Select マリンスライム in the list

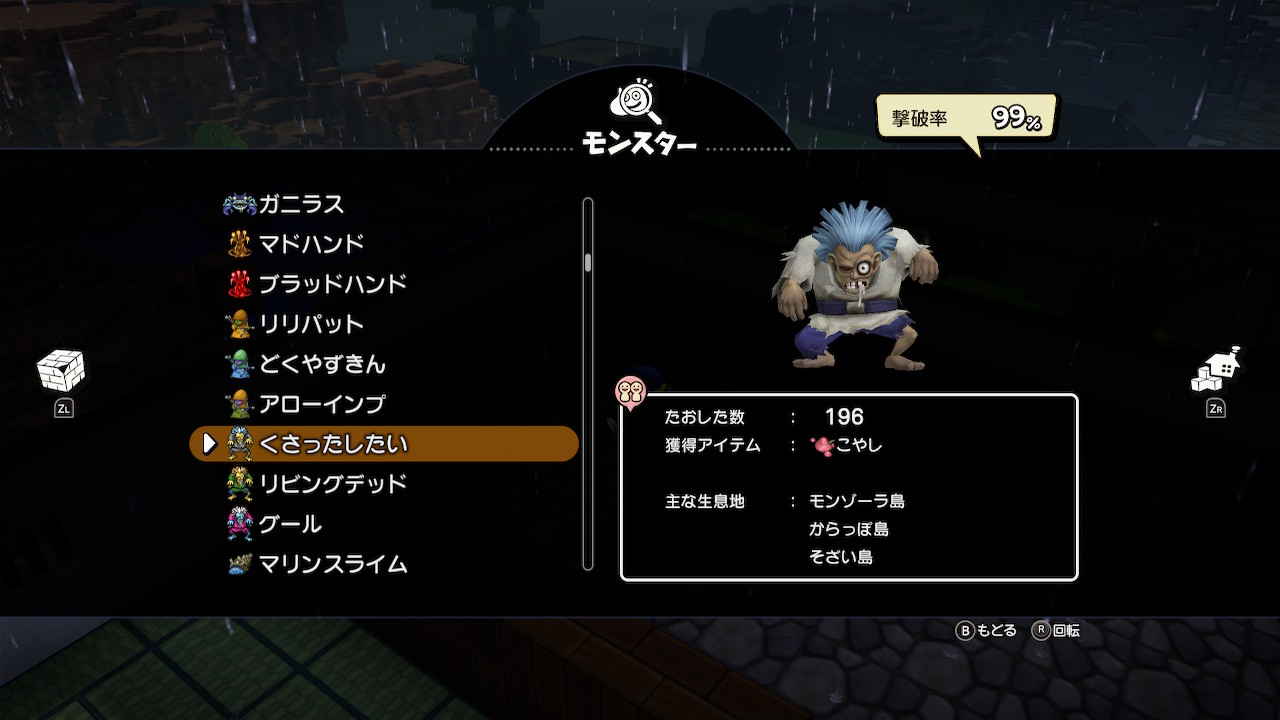coord(332,564)
